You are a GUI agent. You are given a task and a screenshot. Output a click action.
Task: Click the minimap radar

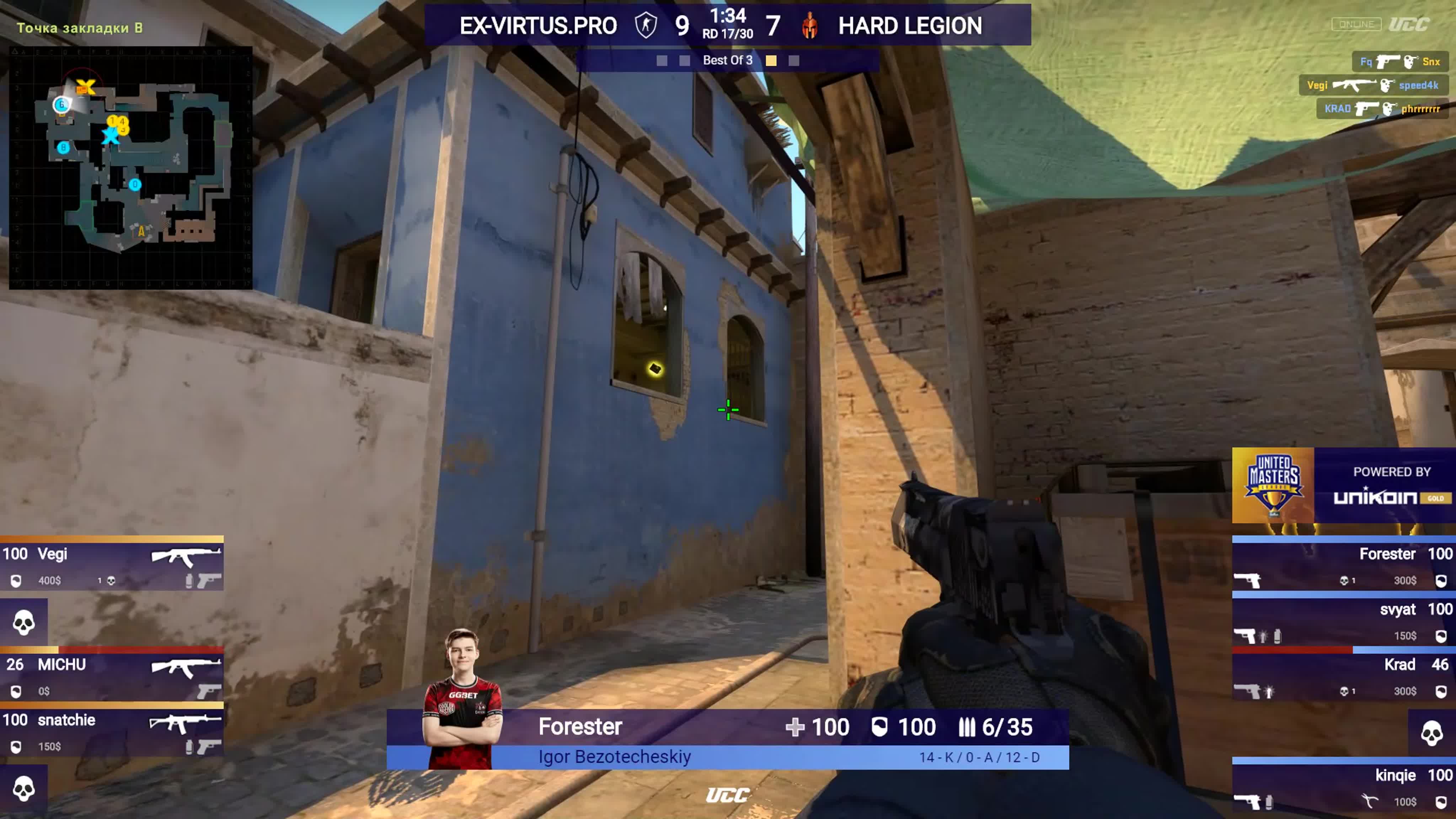[130, 168]
